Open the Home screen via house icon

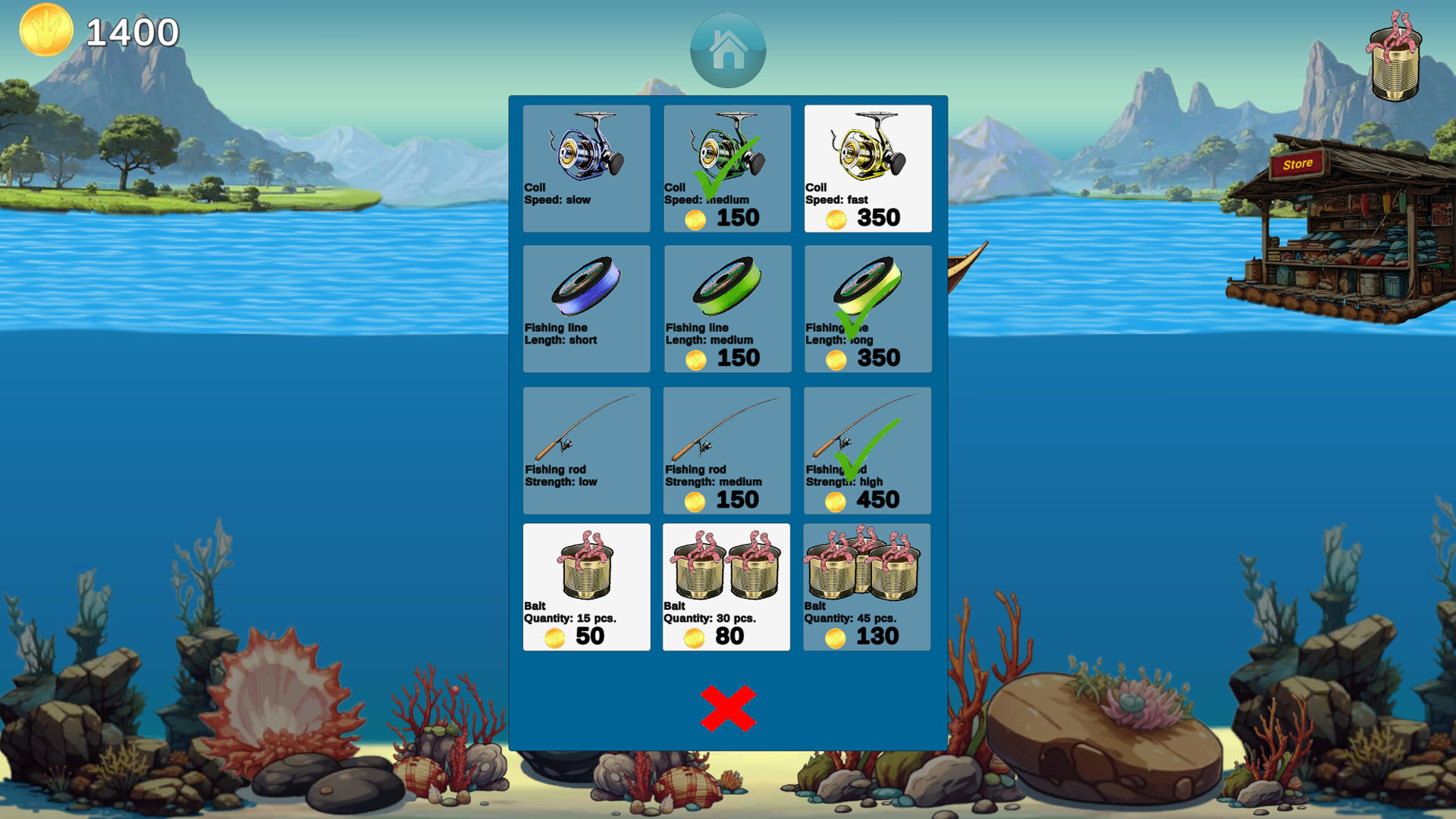[726, 50]
